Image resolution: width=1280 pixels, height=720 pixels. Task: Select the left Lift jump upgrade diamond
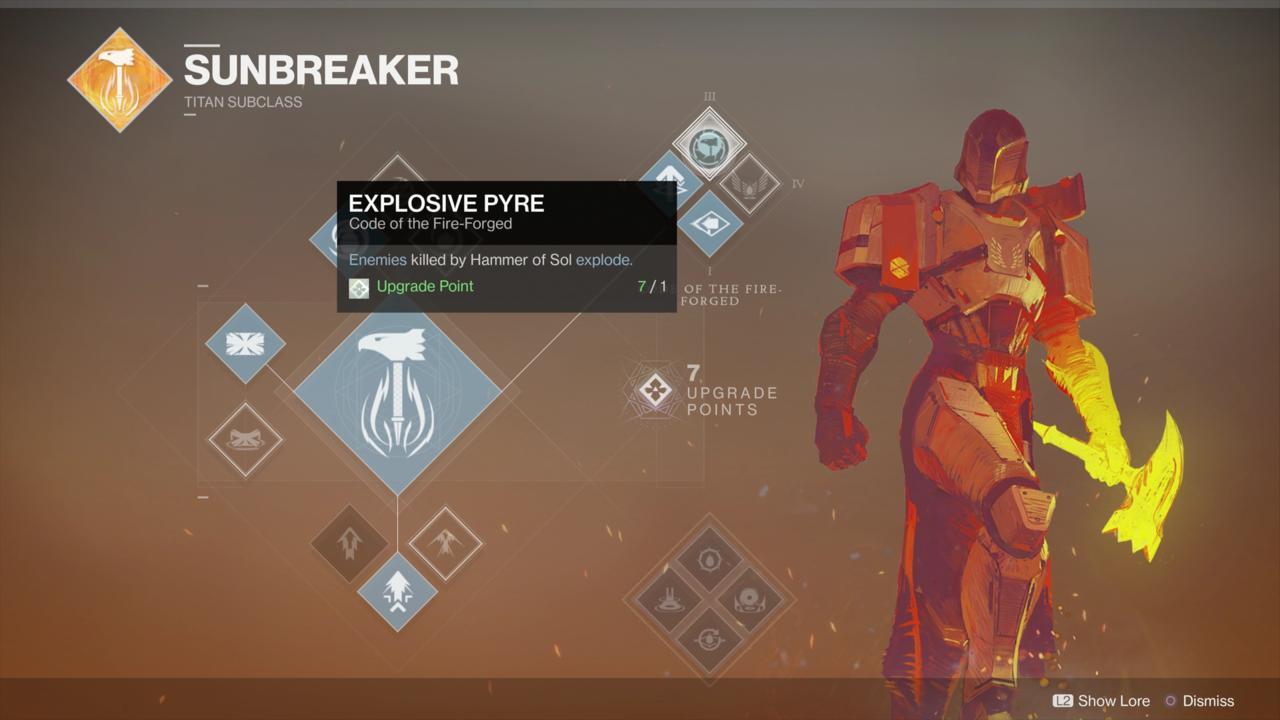coord(348,545)
